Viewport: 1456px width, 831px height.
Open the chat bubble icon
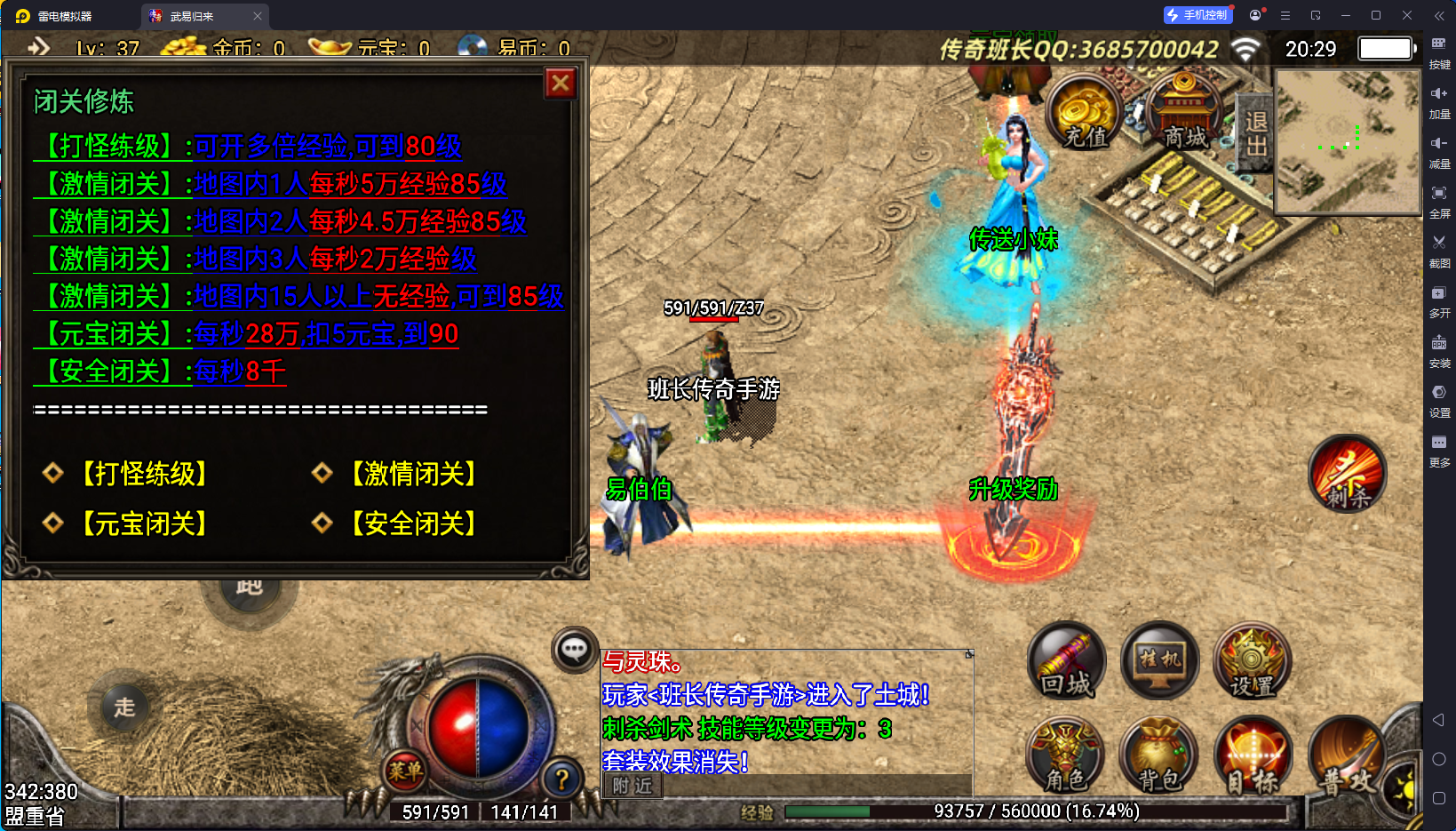[x=574, y=650]
